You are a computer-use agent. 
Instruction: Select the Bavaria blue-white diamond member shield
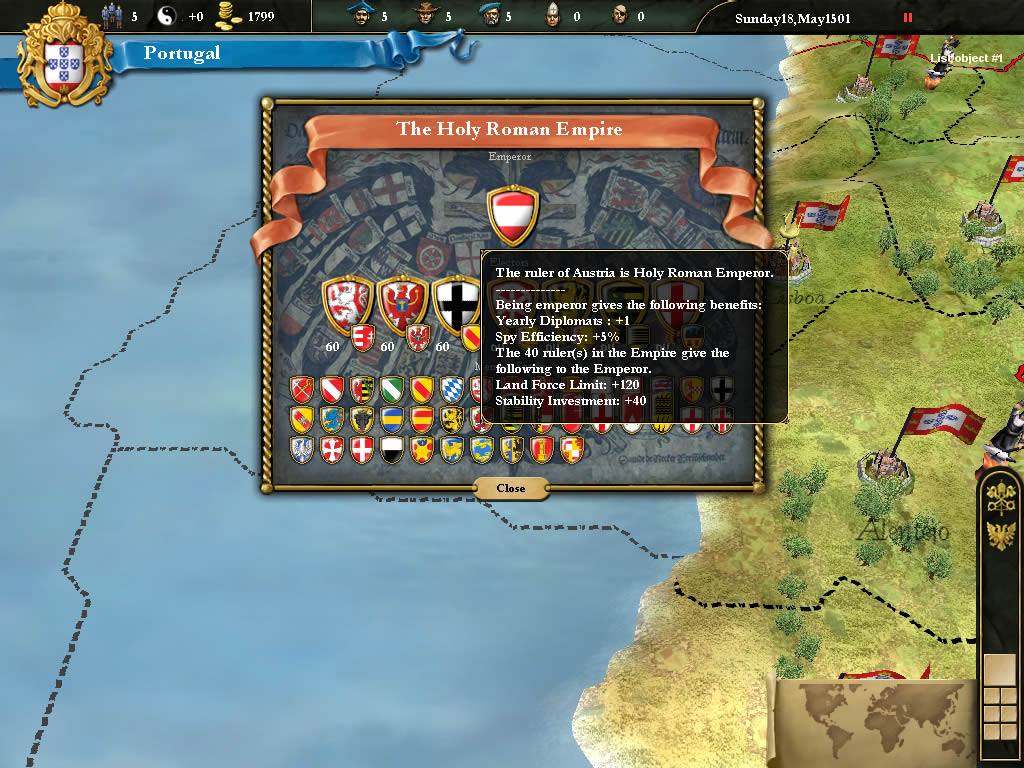(x=451, y=388)
